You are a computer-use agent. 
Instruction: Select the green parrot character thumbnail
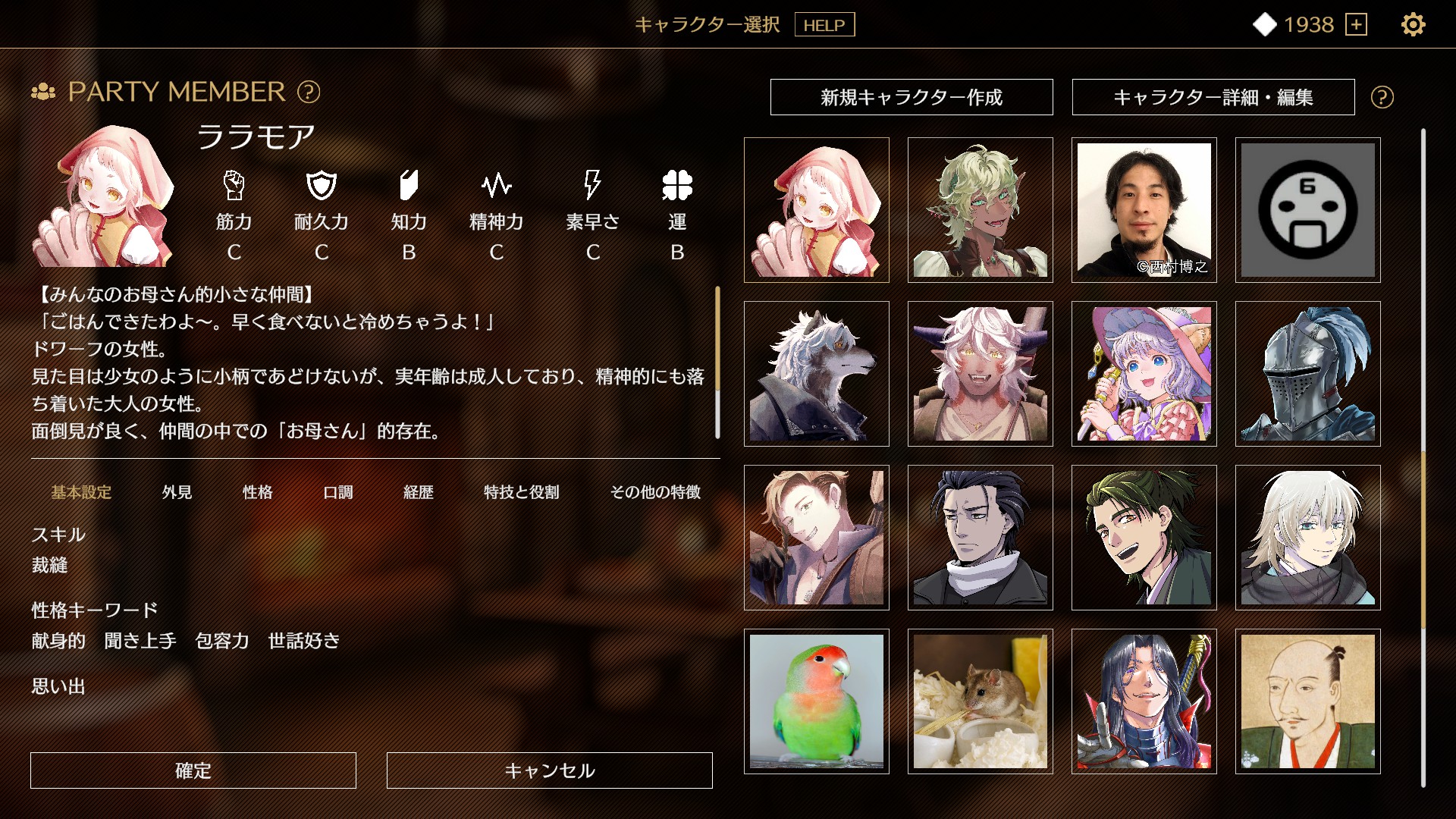pyautogui.click(x=817, y=700)
